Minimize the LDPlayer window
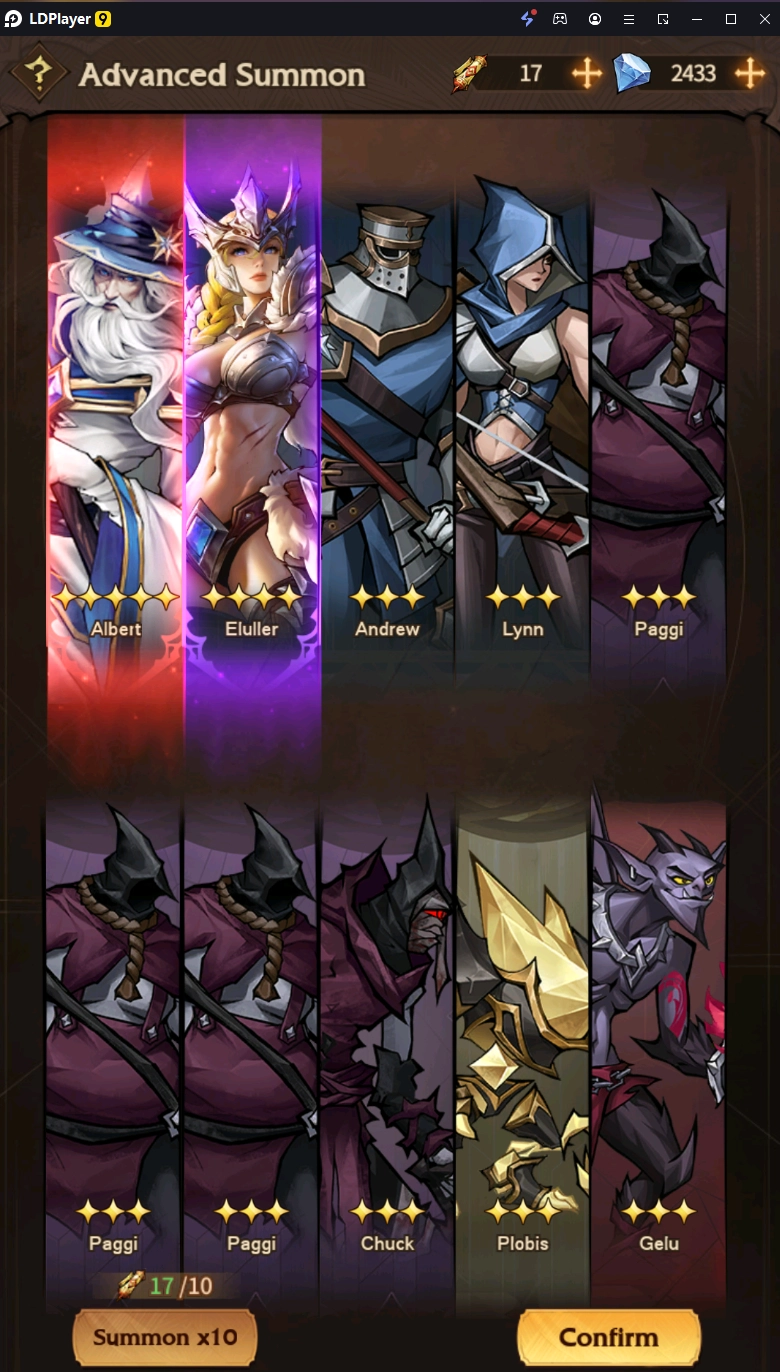 697,19
